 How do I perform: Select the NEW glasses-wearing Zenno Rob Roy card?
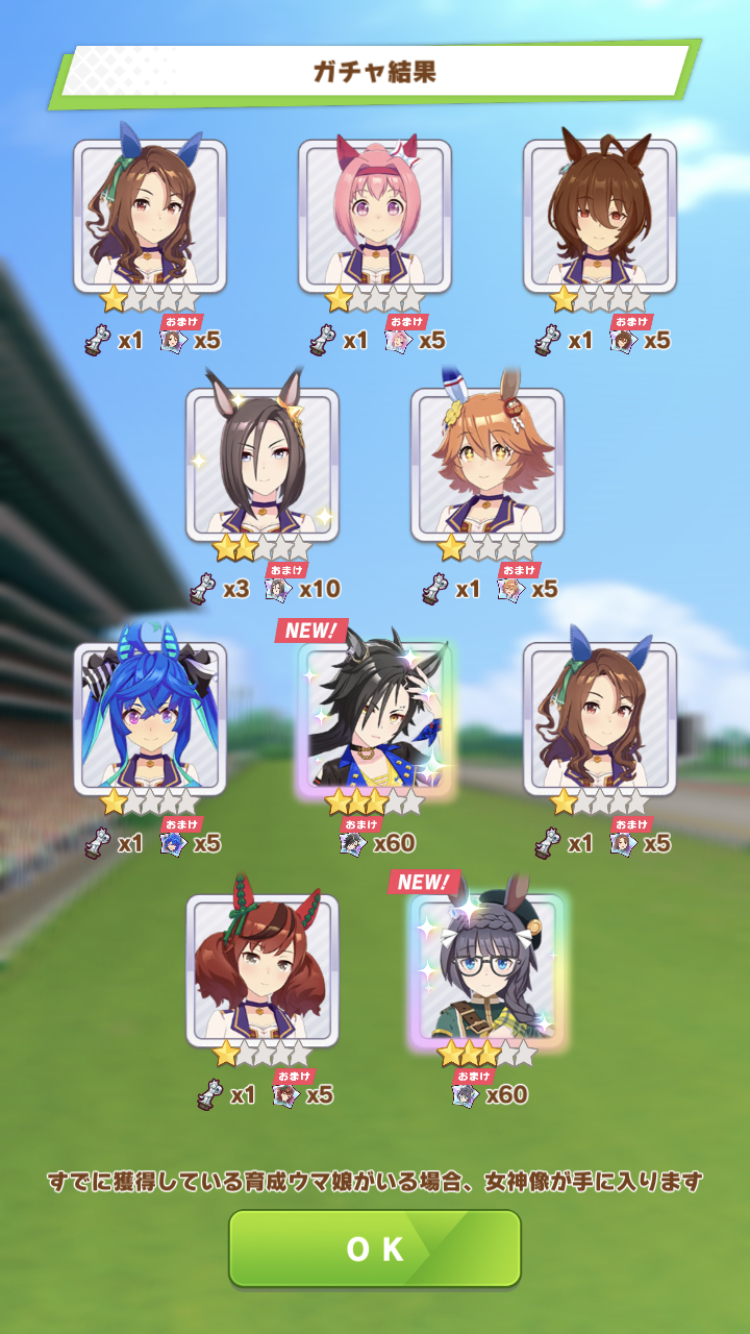point(487,970)
